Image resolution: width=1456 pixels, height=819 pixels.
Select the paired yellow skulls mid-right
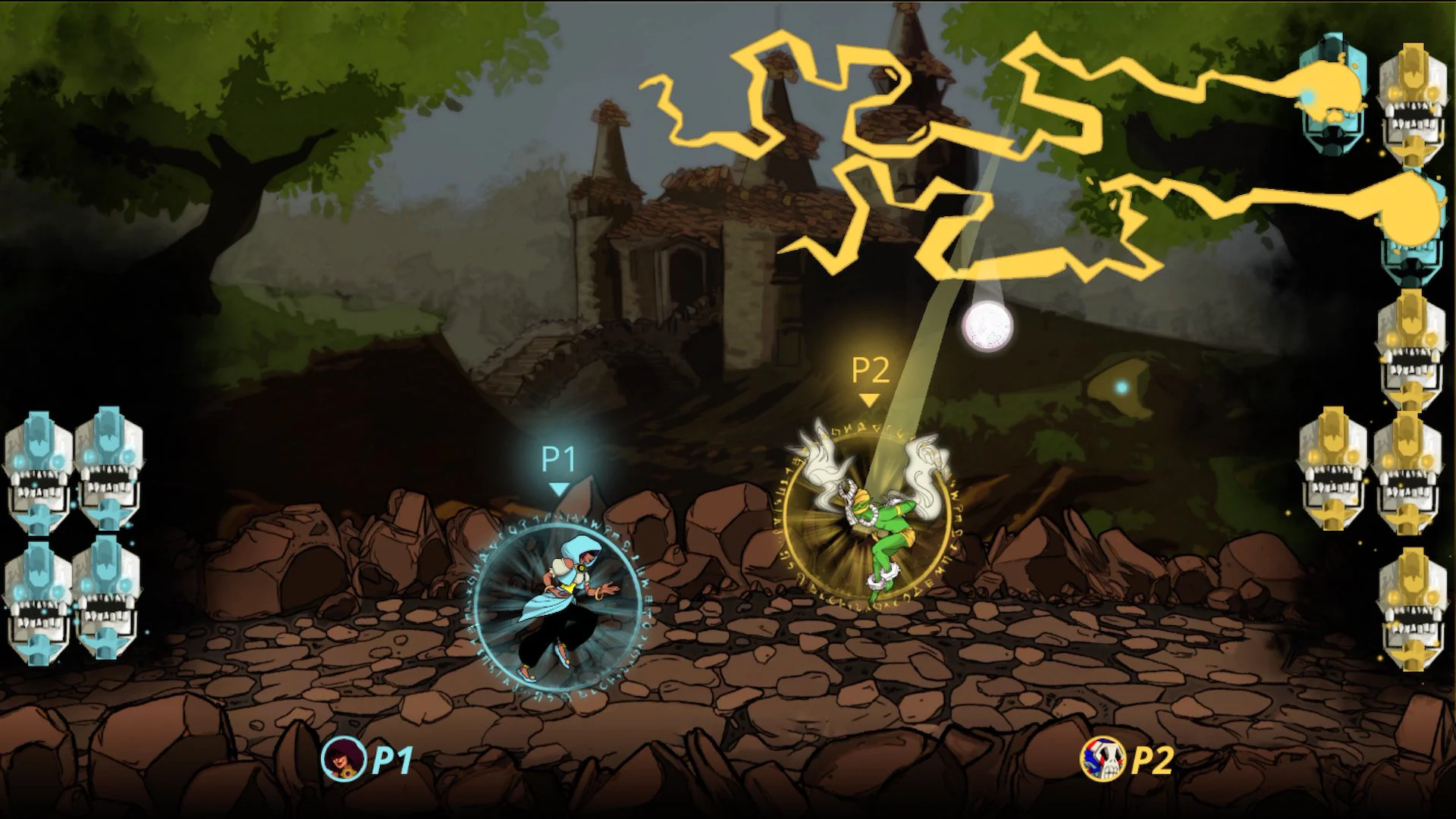pos(1373,470)
